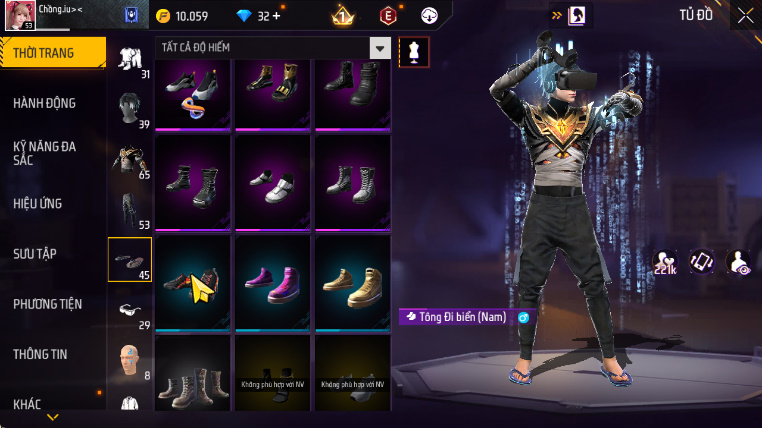This screenshot has height=428, width=762.
Task: Pick the pants subcategory with 53 items
Action: point(130,210)
